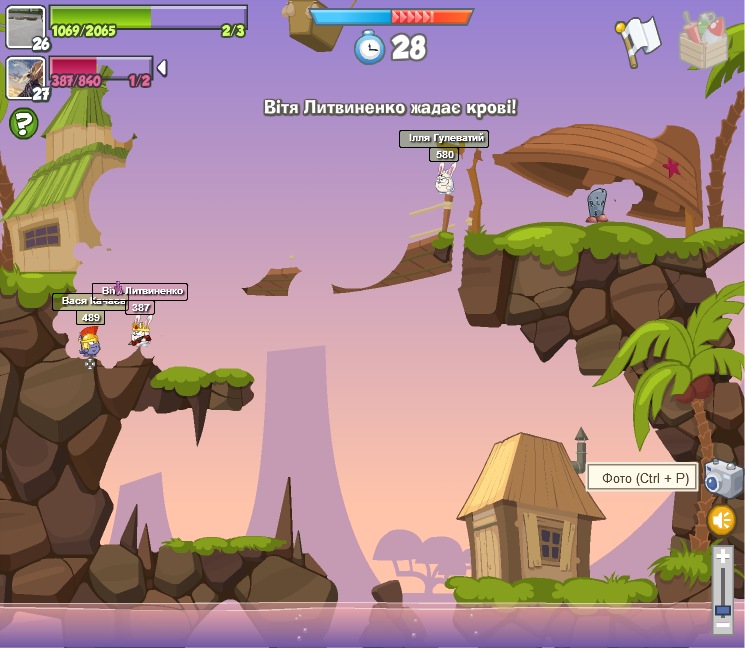Wave the white surrender flag

coord(638,41)
